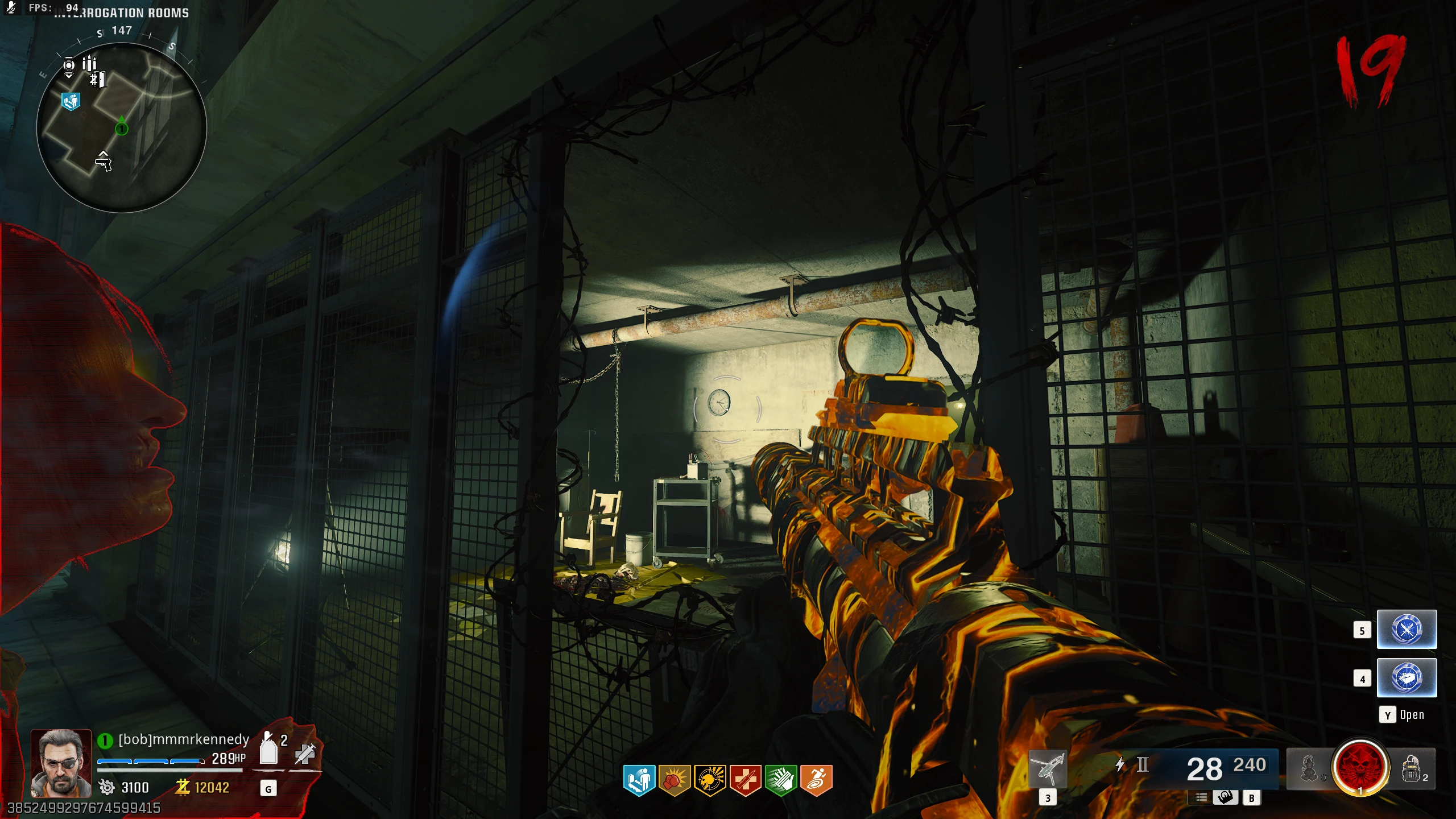Screen dimensions: 1456x819
Task: Use the crossed-swords GobbleGum in slot 5
Action: tap(1407, 629)
